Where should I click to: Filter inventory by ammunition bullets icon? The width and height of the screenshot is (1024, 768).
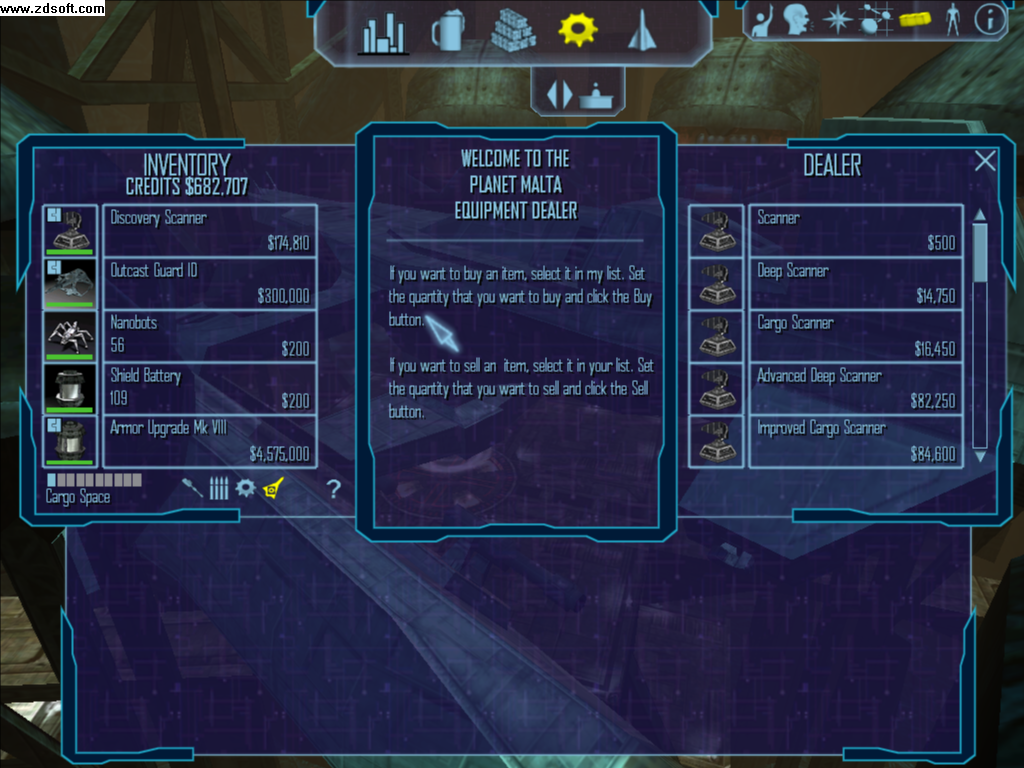219,489
